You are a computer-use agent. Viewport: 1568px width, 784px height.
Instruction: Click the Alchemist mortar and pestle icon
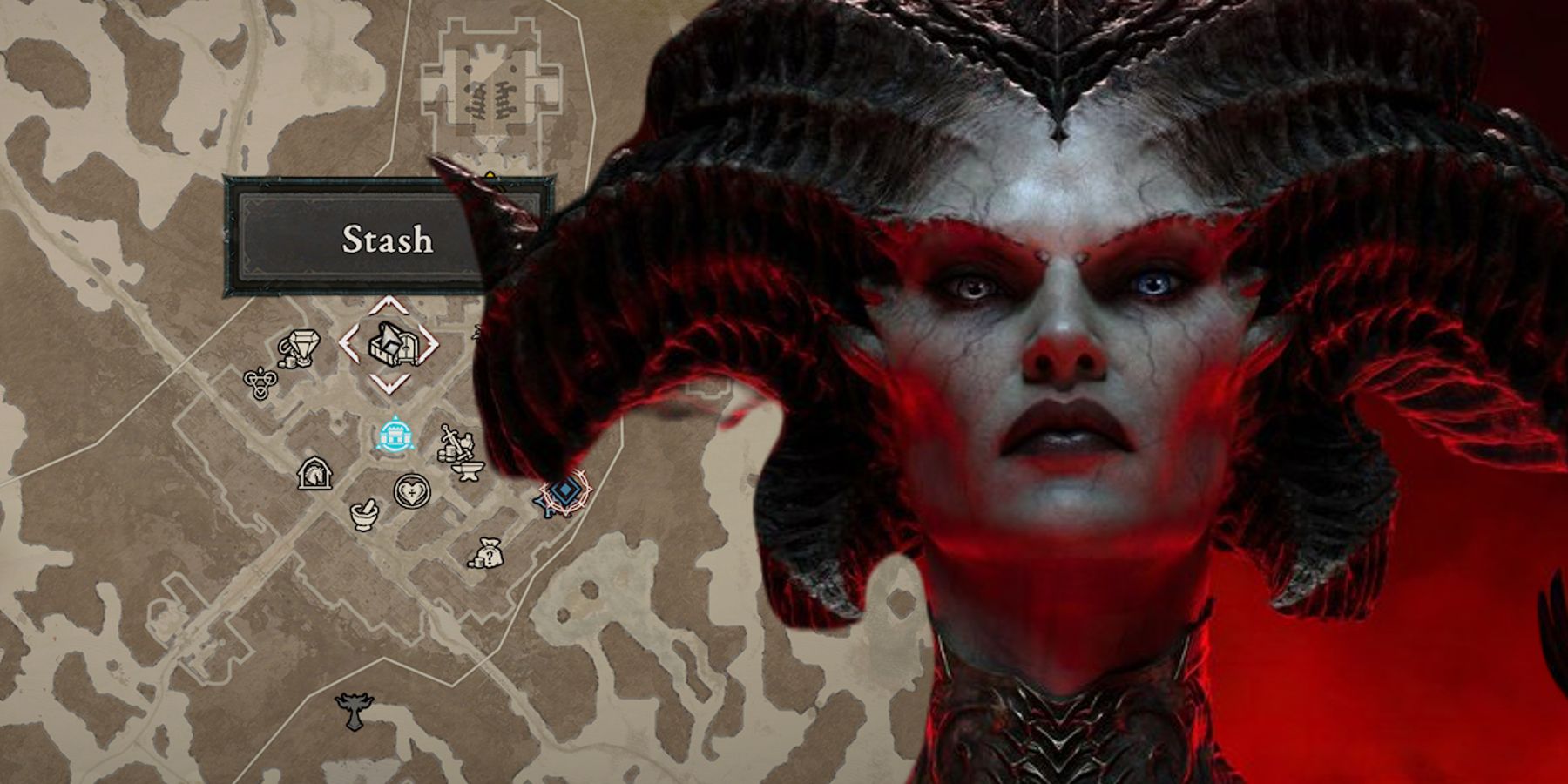click(x=364, y=515)
